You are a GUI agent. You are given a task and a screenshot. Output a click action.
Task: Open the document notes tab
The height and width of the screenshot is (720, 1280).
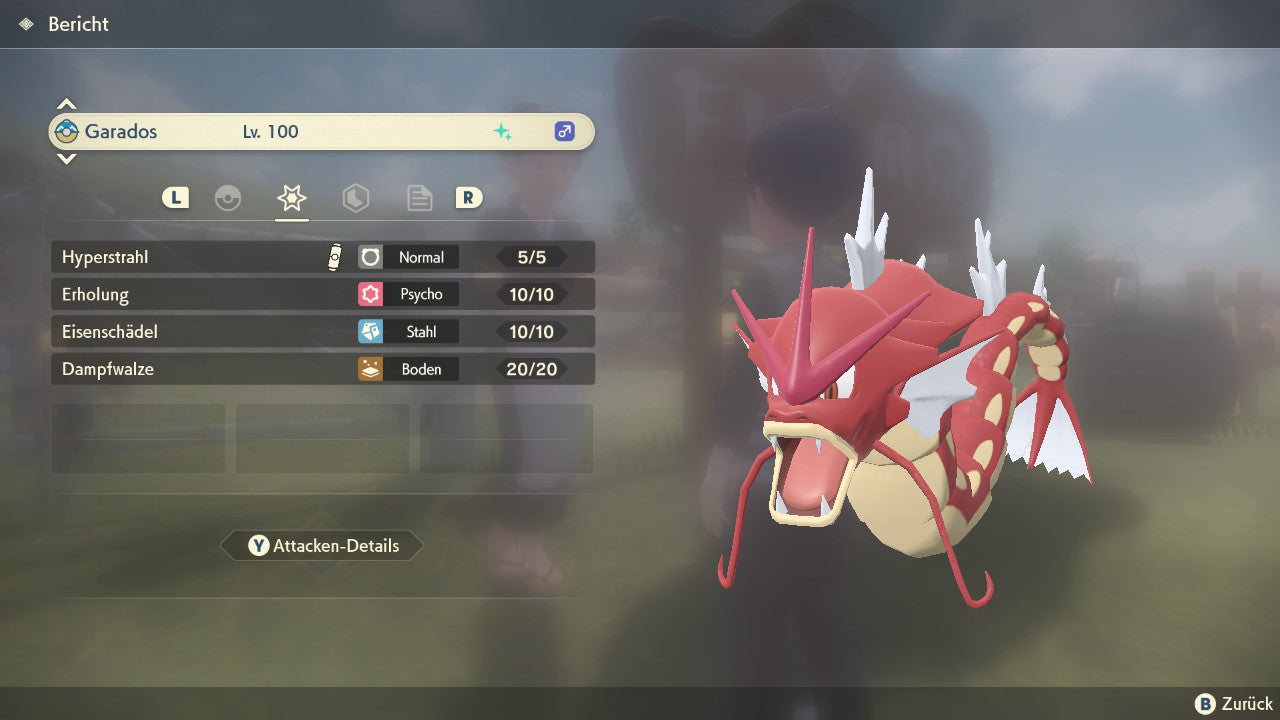coord(419,198)
